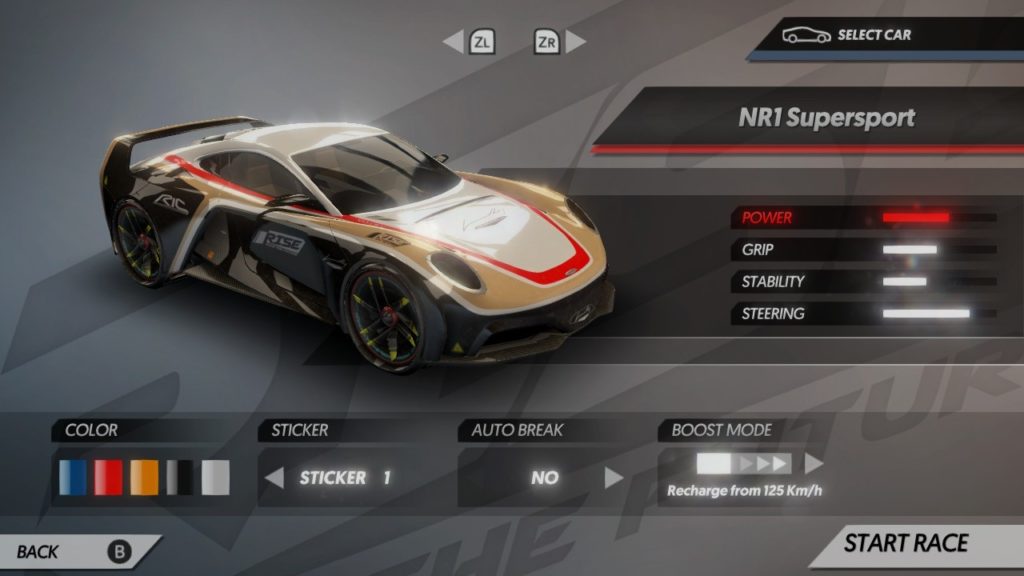Advance Boost Mode with the right arrow
This screenshot has height=576, width=1024.
(814, 464)
